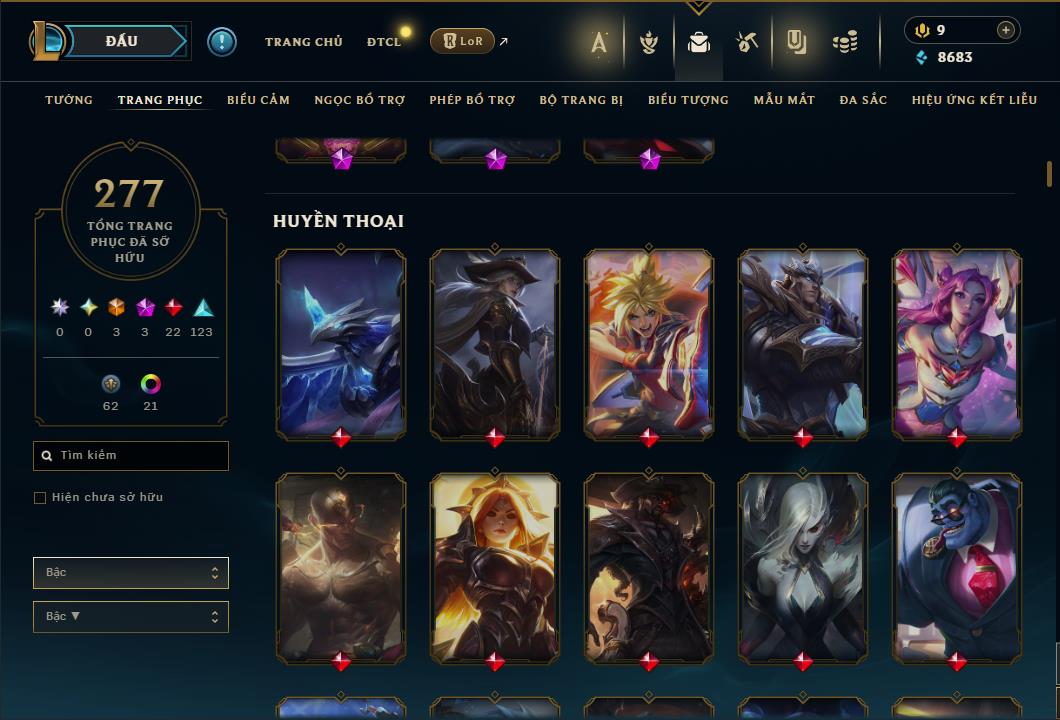Start a match with the ĐẤU button
The image size is (1060, 720).
click(121, 41)
